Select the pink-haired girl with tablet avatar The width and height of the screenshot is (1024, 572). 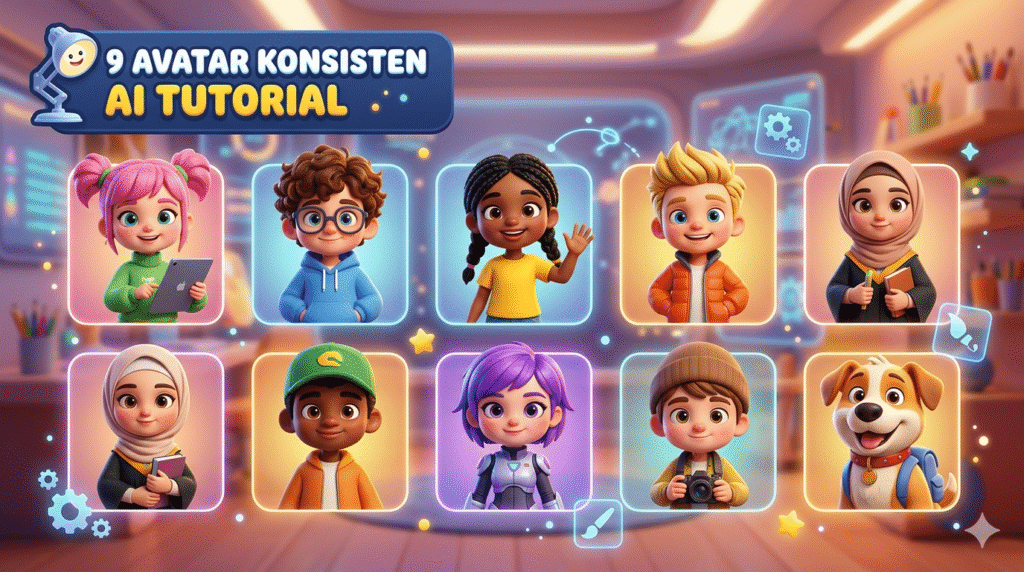click(x=146, y=244)
